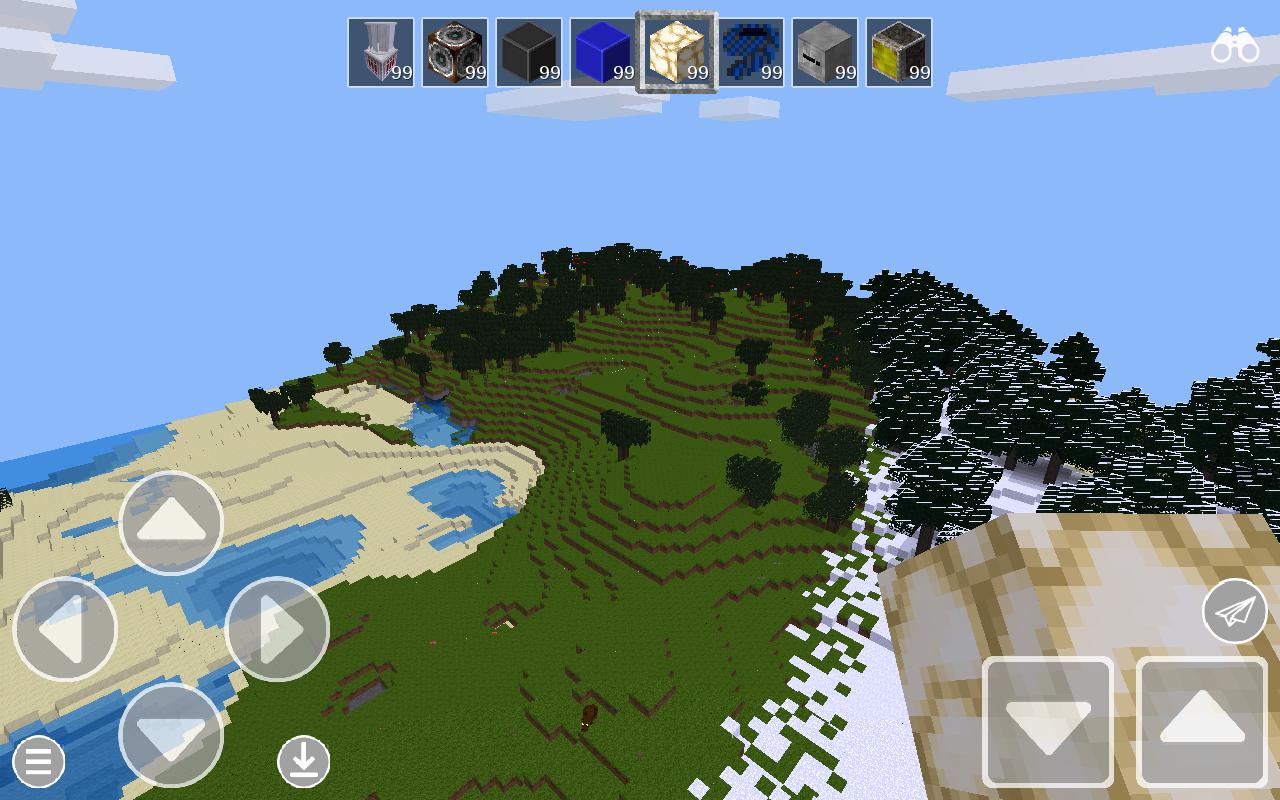This screenshot has width=1280, height=800.
Task: Open the game menu with the hamburger button
Action: 38,762
